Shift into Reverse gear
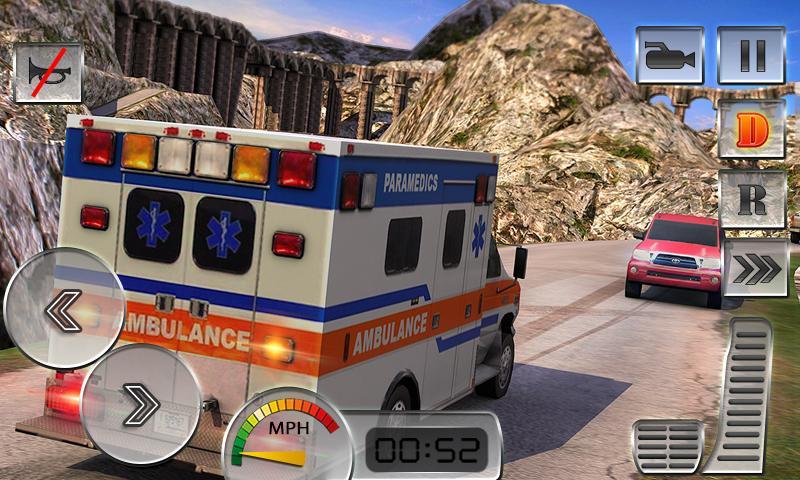The image size is (800, 480). 751,199
